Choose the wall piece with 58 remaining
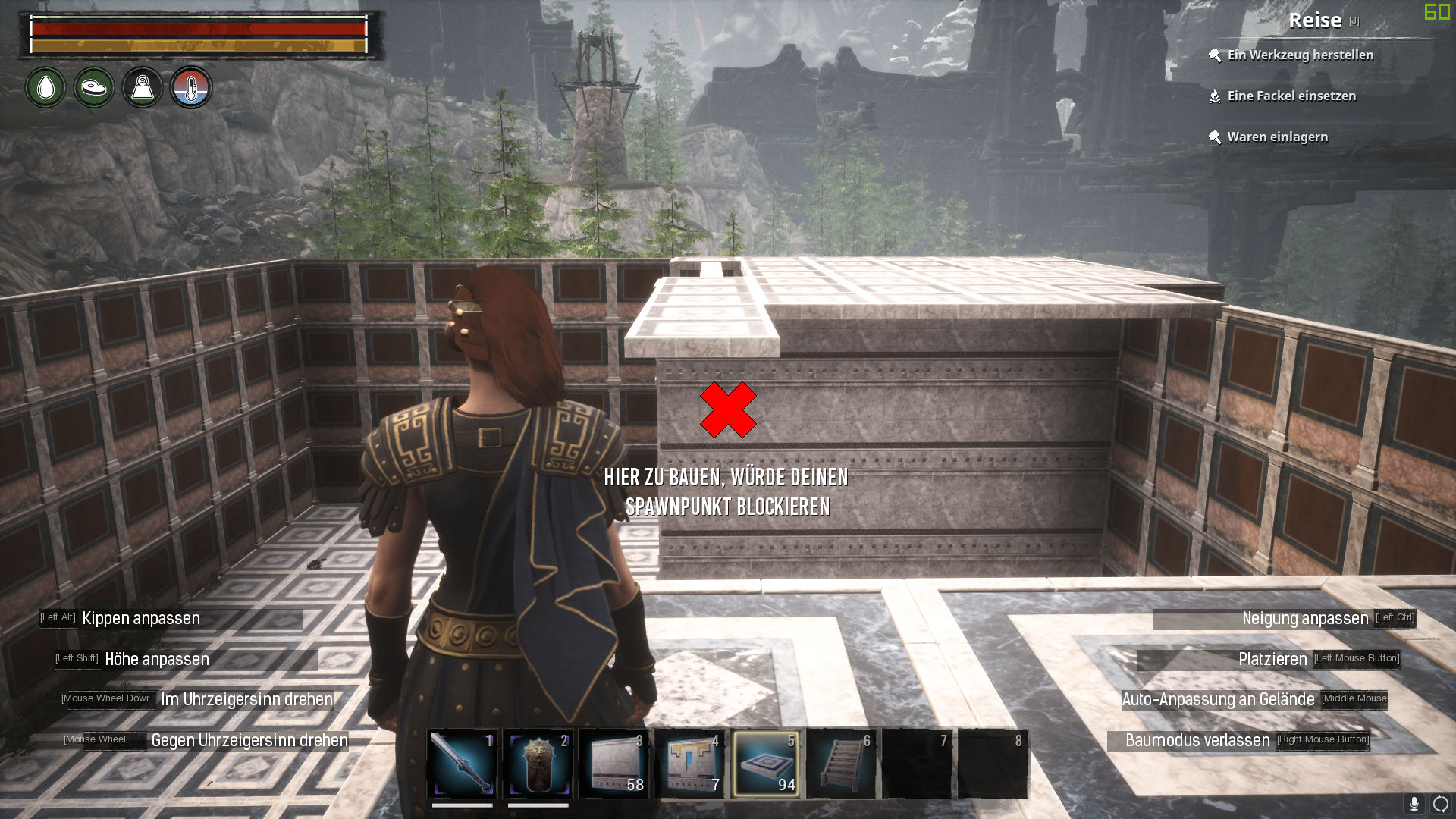This screenshot has height=819, width=1456. pyautogui.click(x=613, y=764)
